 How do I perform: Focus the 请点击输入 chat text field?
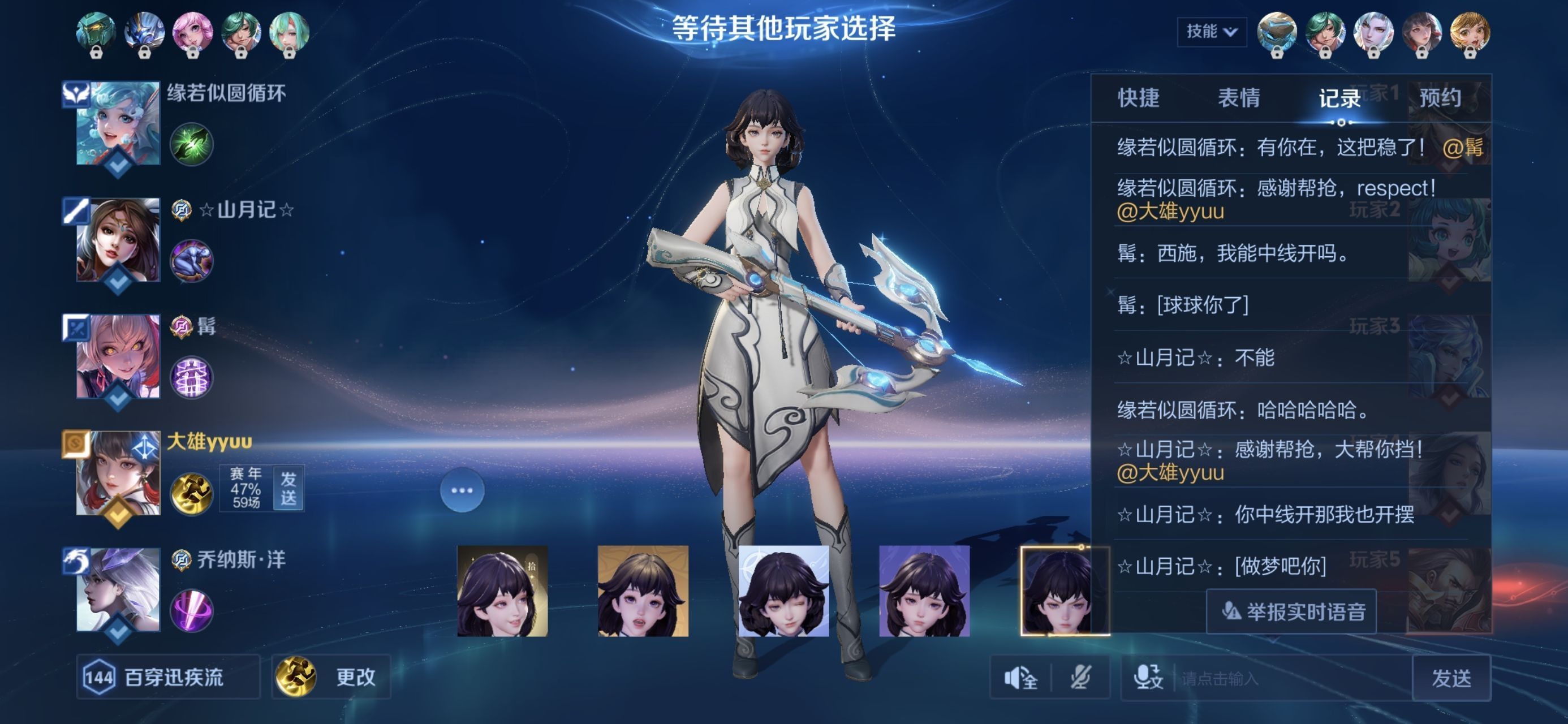1290,678
